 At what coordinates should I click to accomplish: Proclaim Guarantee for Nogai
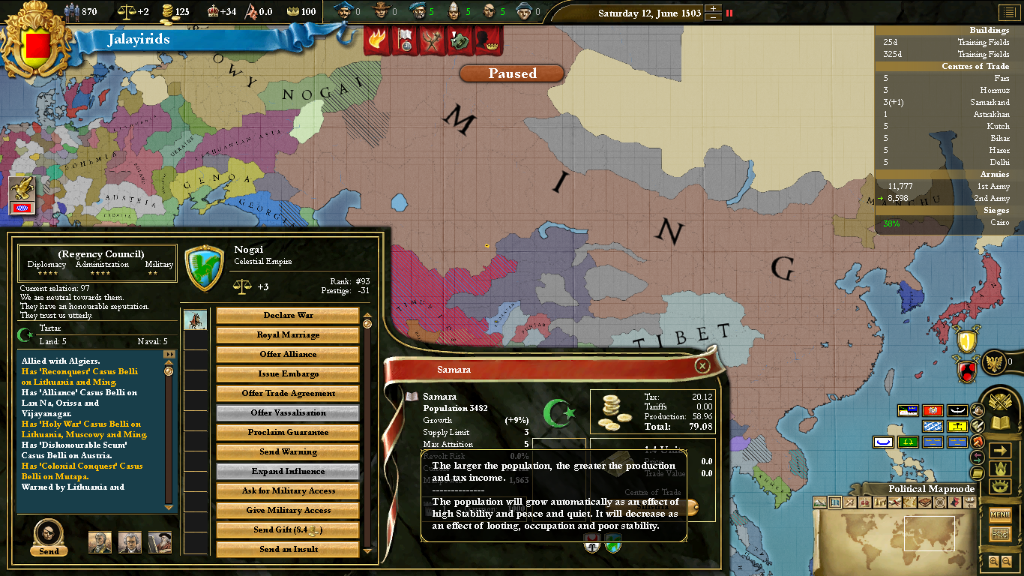click(287, 433)
